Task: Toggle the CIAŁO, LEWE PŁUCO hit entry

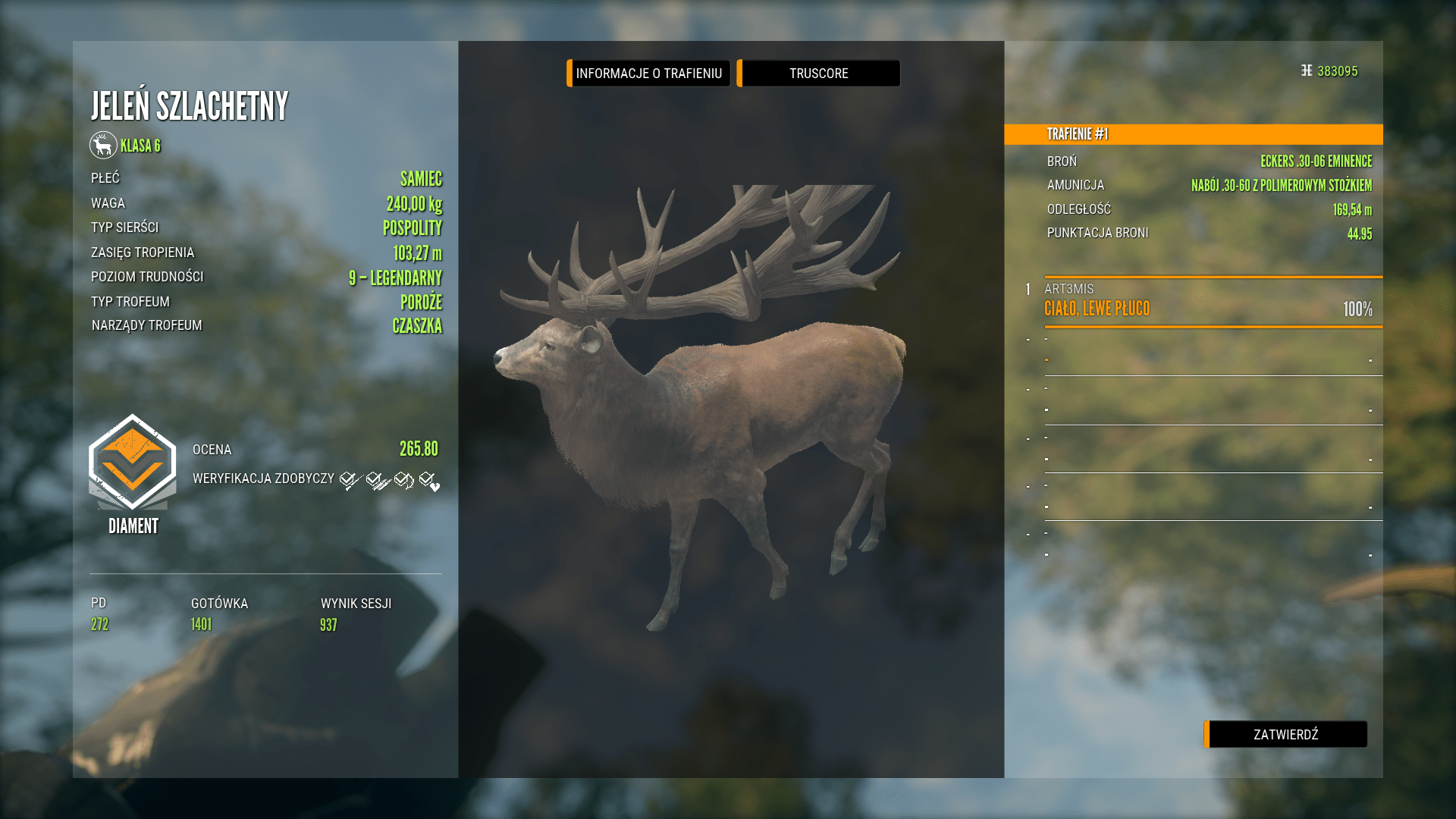Action: click(1096, 309)
